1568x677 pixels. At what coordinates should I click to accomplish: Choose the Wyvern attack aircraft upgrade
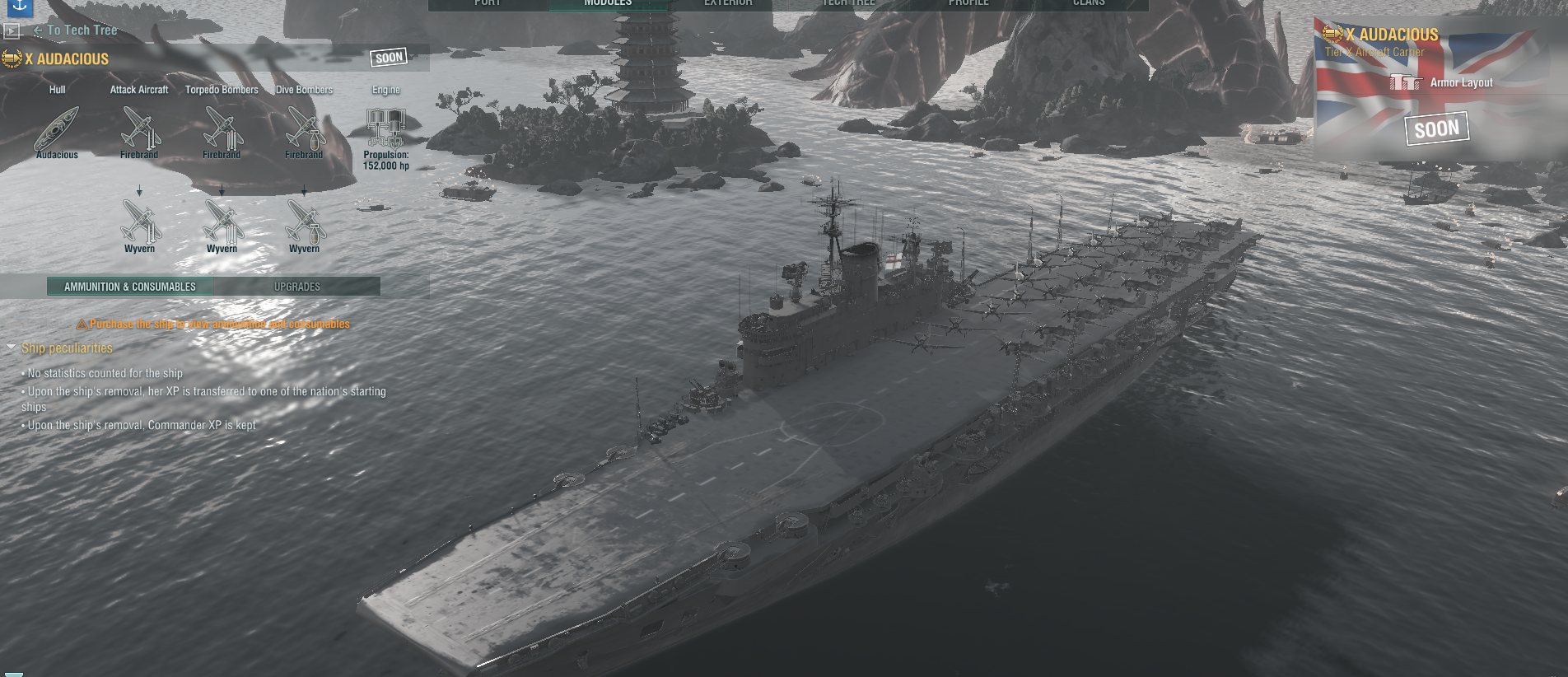(x=139, y=224)
